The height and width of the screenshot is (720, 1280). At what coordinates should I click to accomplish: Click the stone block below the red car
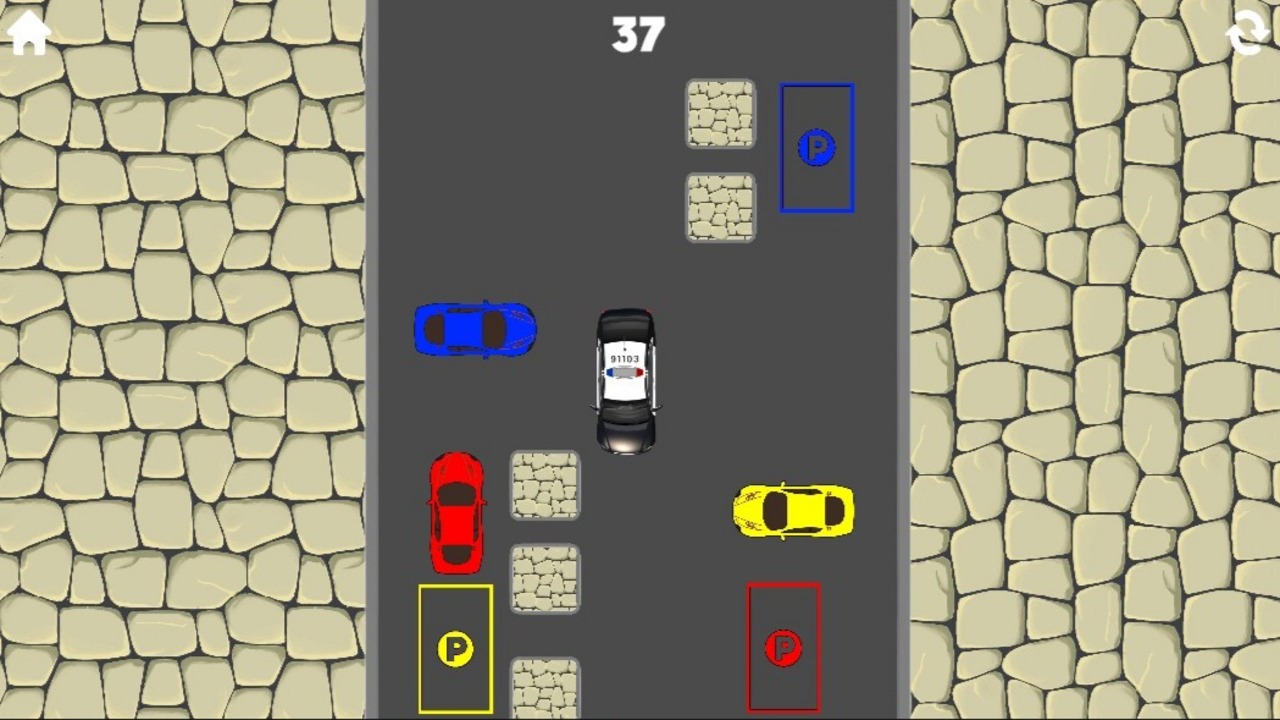(x=545, y=578)
